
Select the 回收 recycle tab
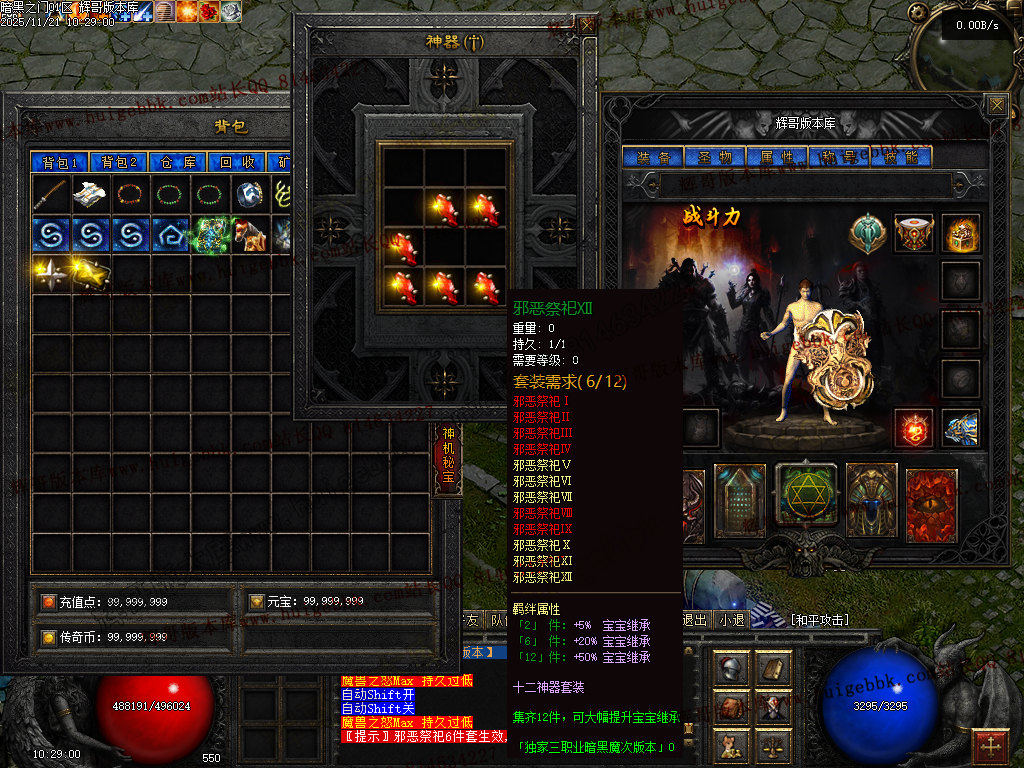coord(238,162)
